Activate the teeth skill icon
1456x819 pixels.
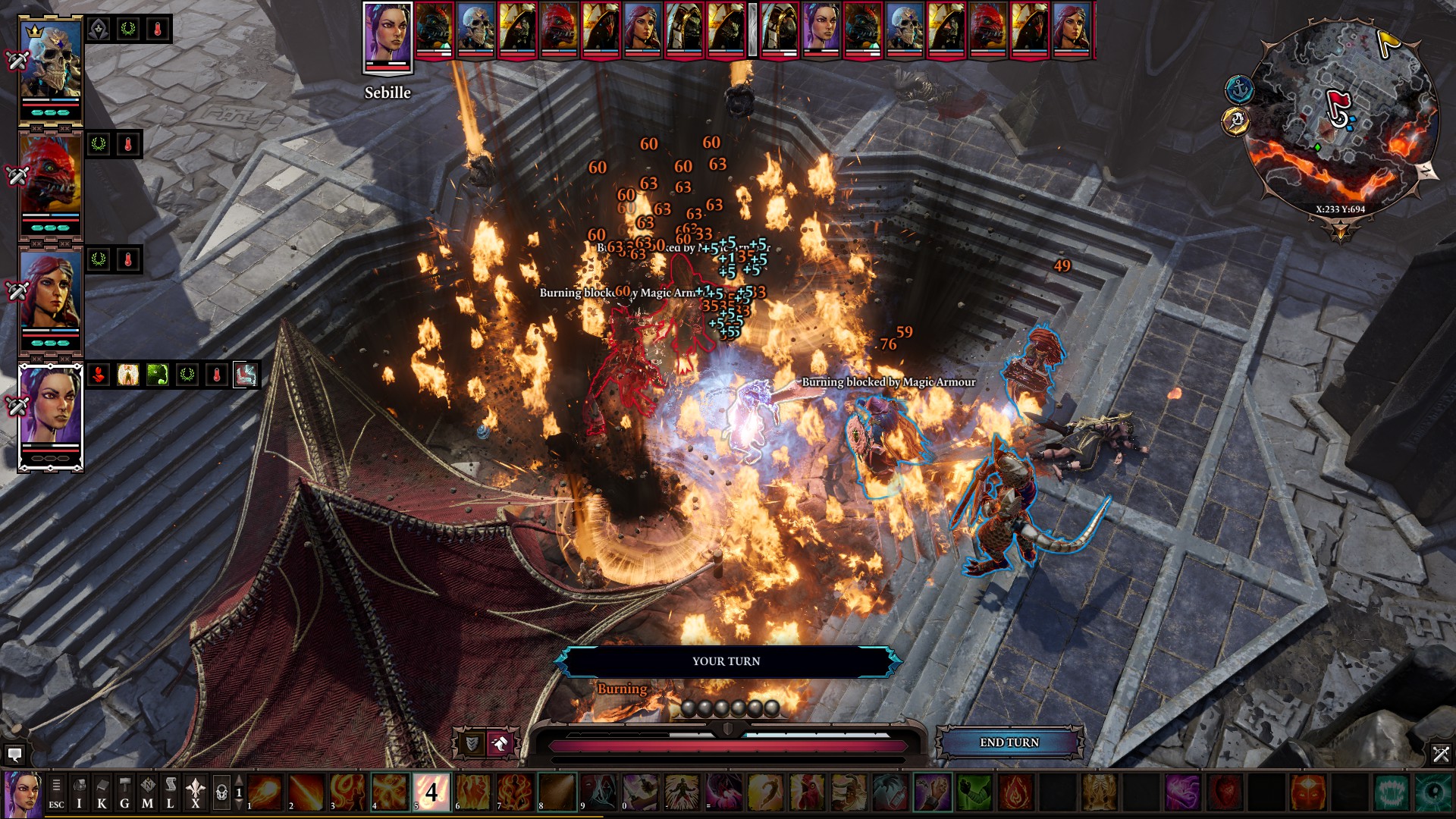[x=1392, y=792]
